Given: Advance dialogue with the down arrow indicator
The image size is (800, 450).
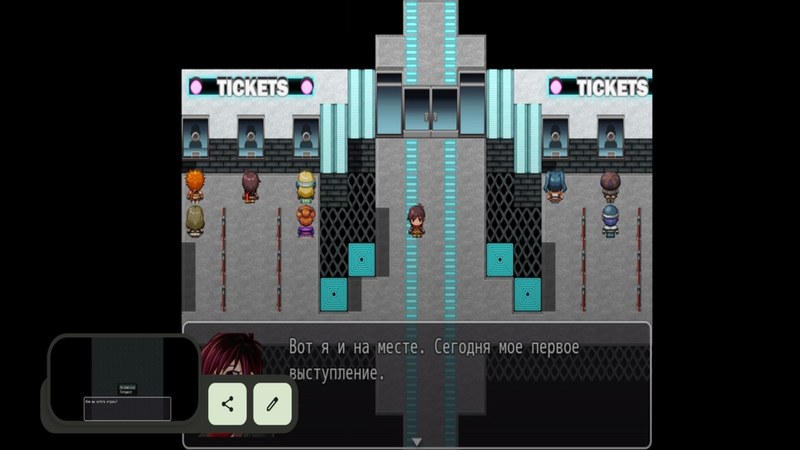Looking at the screenshot, I should (x=418, y=441).
